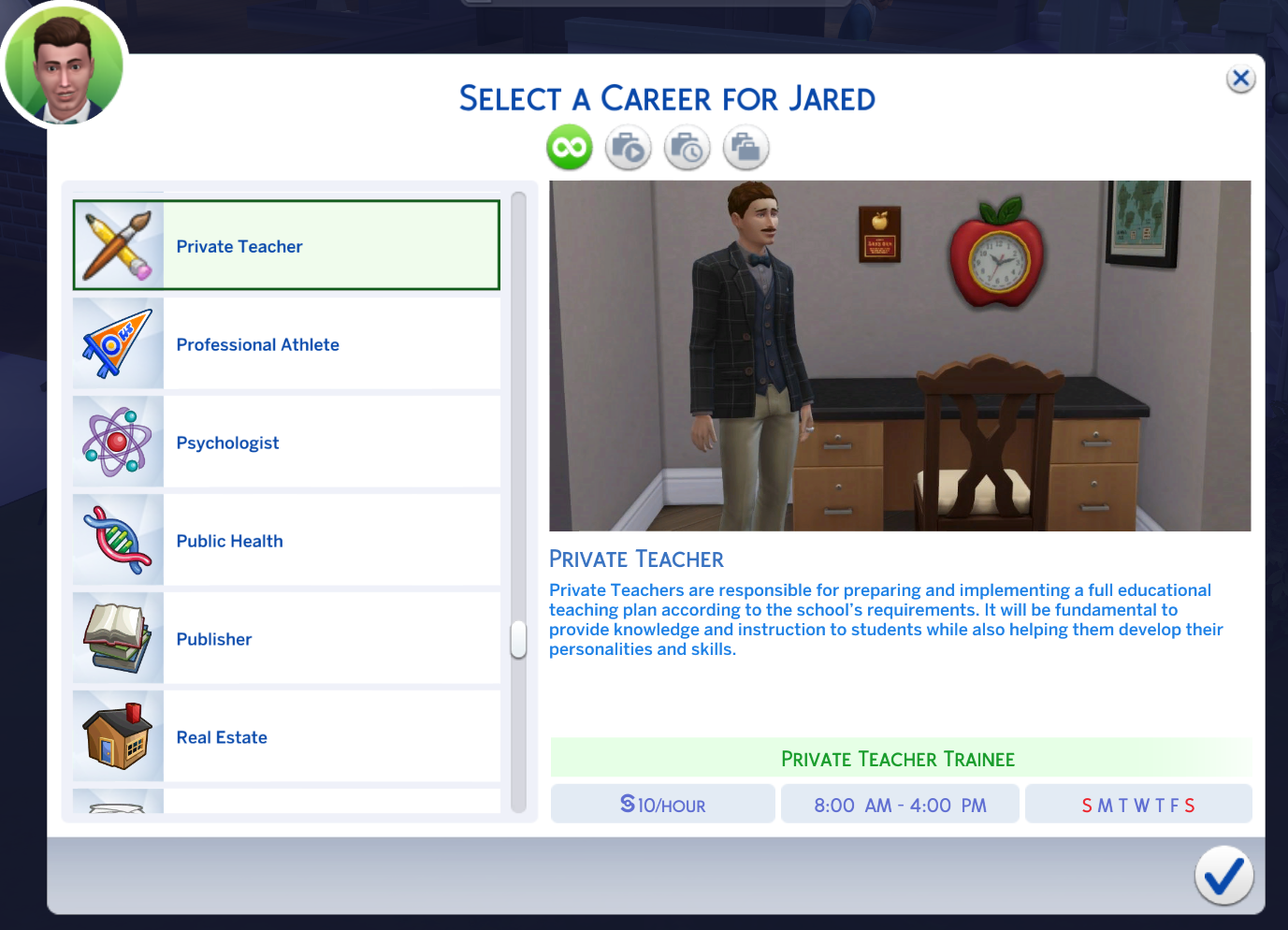Click the Public Health DNA icon
The image size is (1288, 930).
(x=118, y=540)
